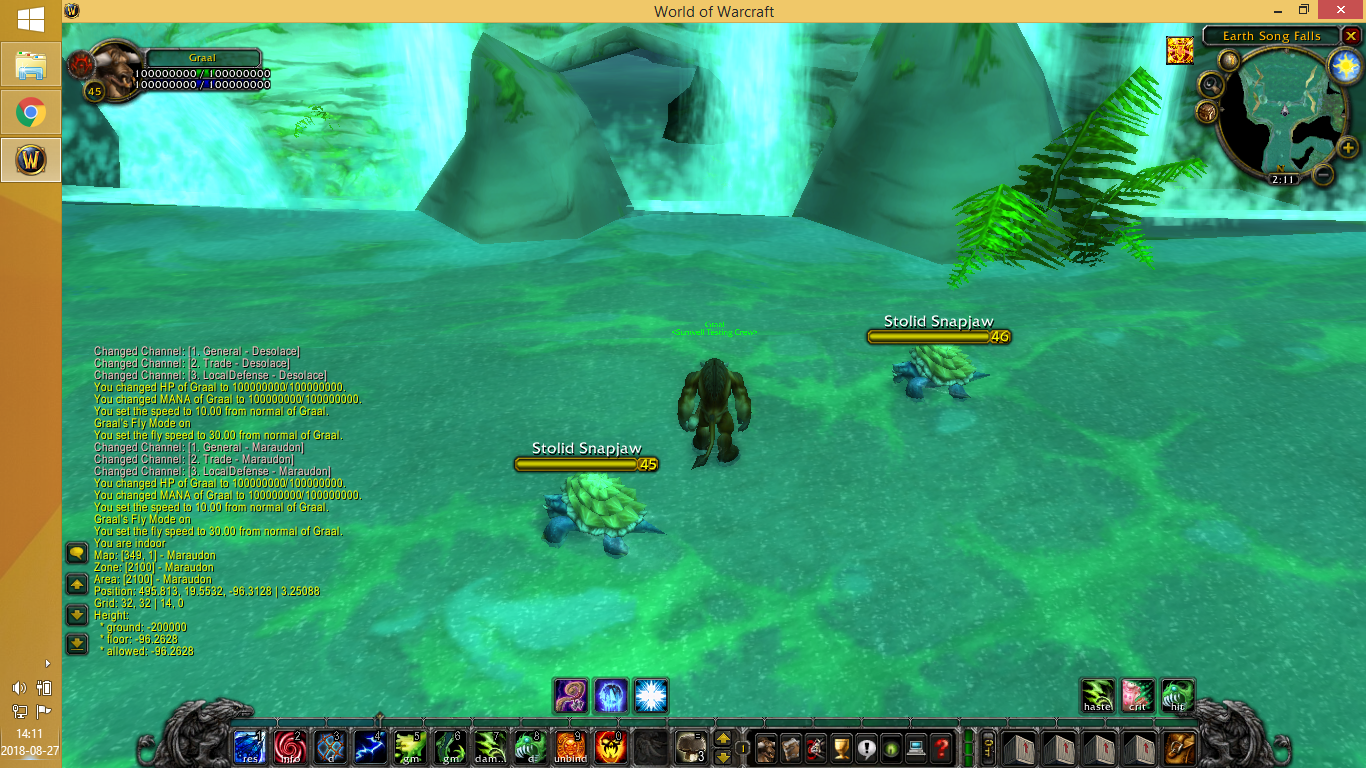This screenshot has width=1366, height=768.
Task: Click the World of Warcraft icon on the taskbar
Action: click(x=30, y=160)
